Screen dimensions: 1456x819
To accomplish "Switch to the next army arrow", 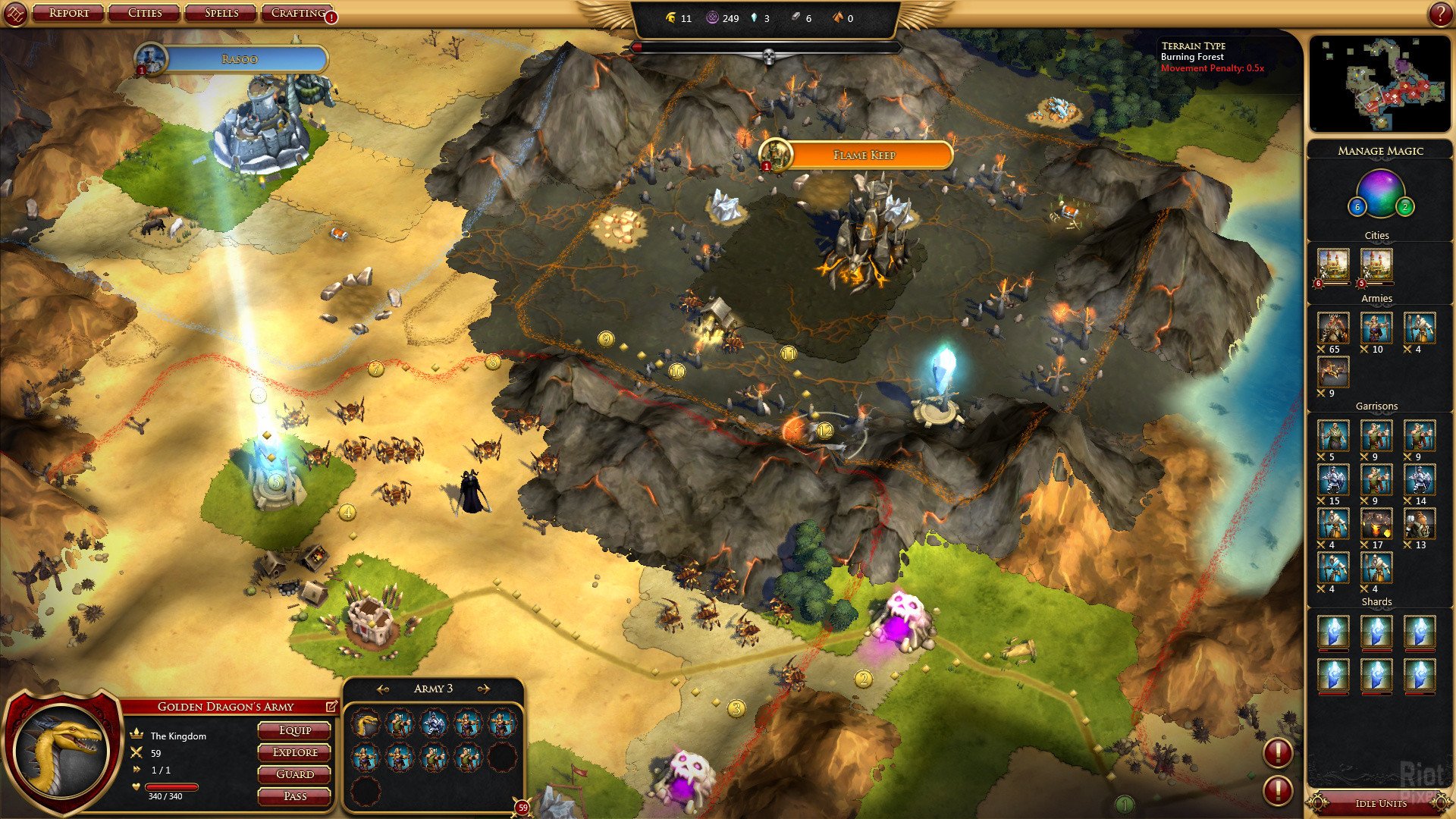I will tap(483, 689).
